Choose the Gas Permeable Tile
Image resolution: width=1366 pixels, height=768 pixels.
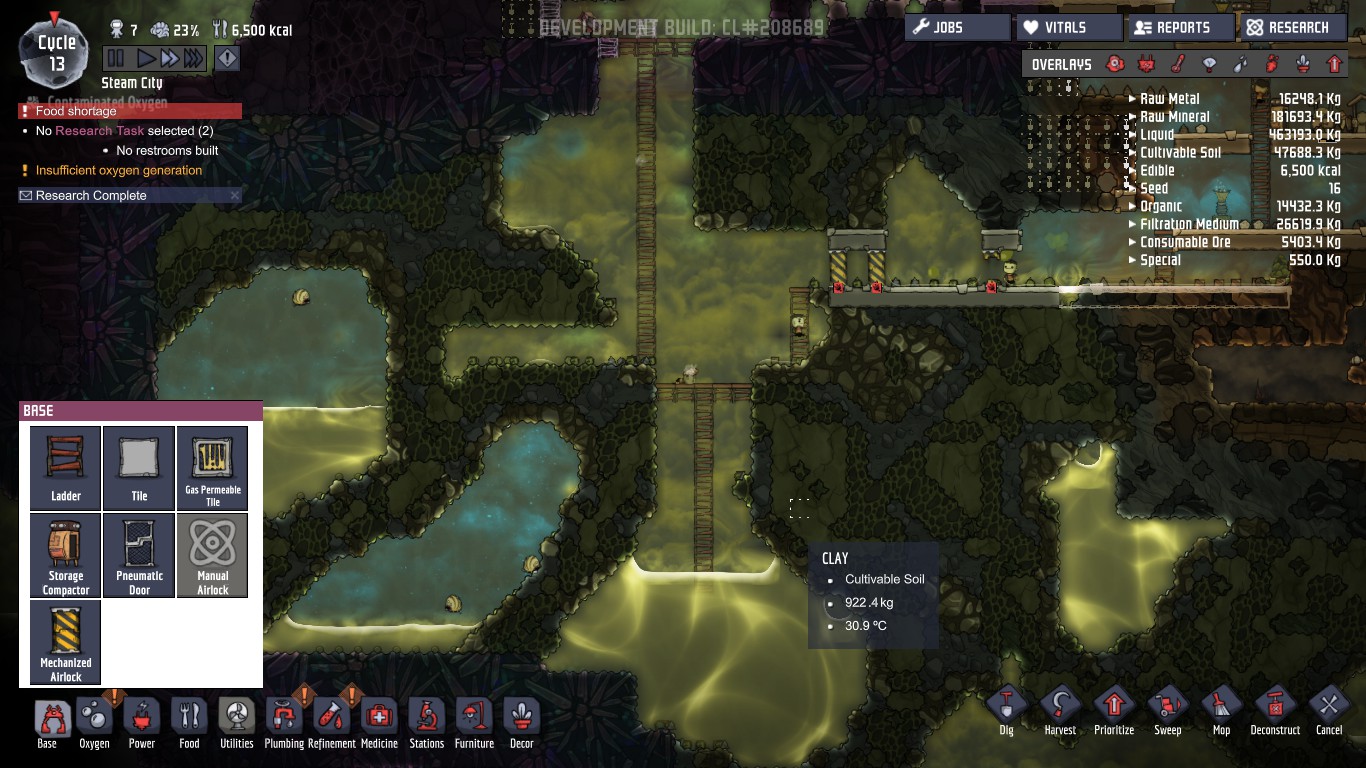[212, 467]
